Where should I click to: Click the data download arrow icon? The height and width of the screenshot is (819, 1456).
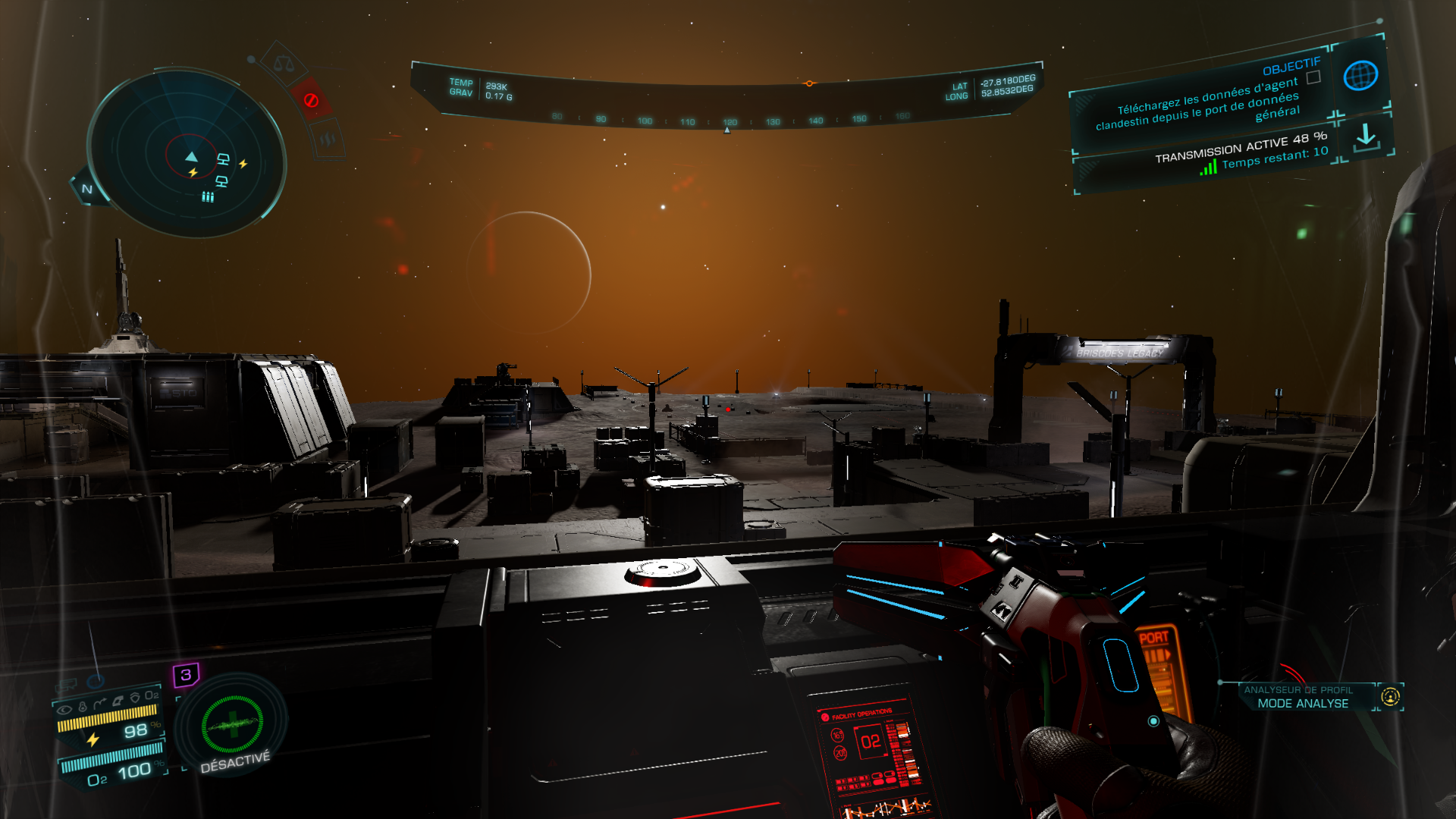click(1366, 136)
